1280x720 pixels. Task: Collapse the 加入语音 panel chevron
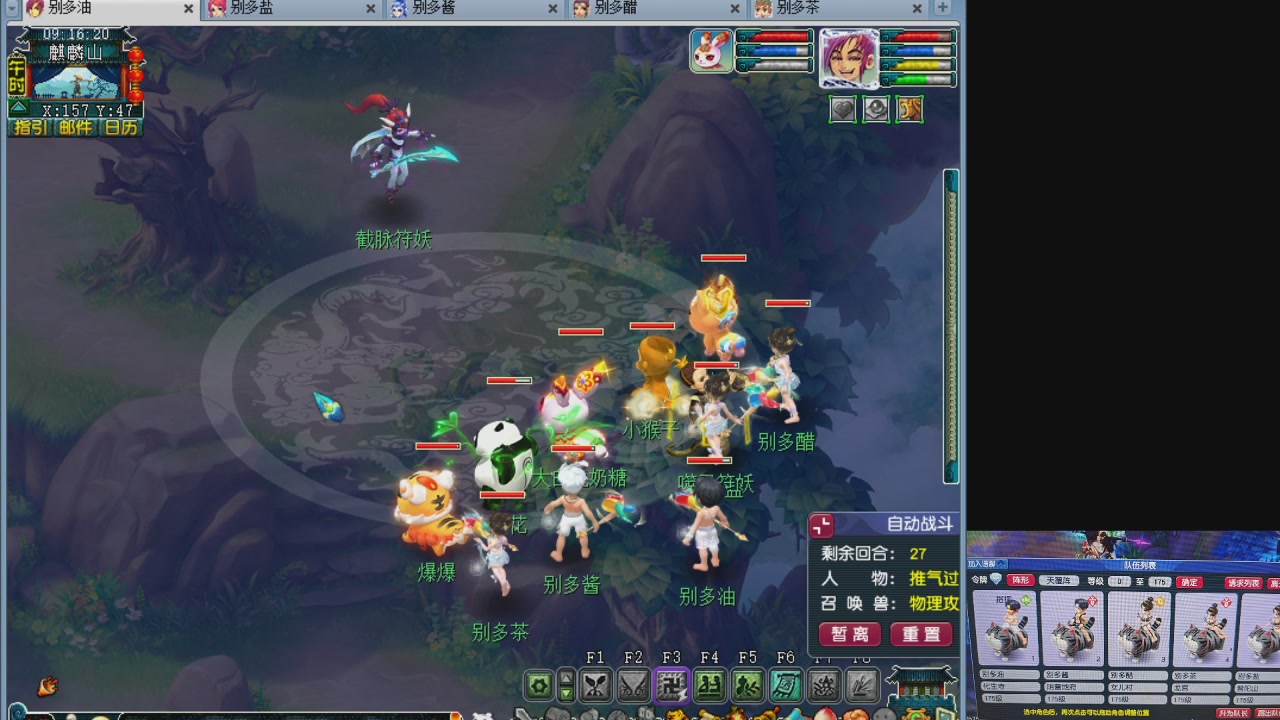(x=1002, y=562)
